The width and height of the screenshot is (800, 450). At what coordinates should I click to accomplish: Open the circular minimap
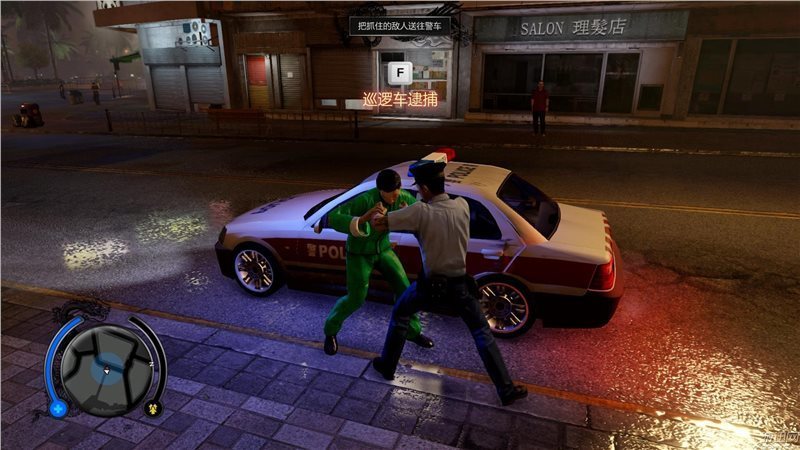104,367
